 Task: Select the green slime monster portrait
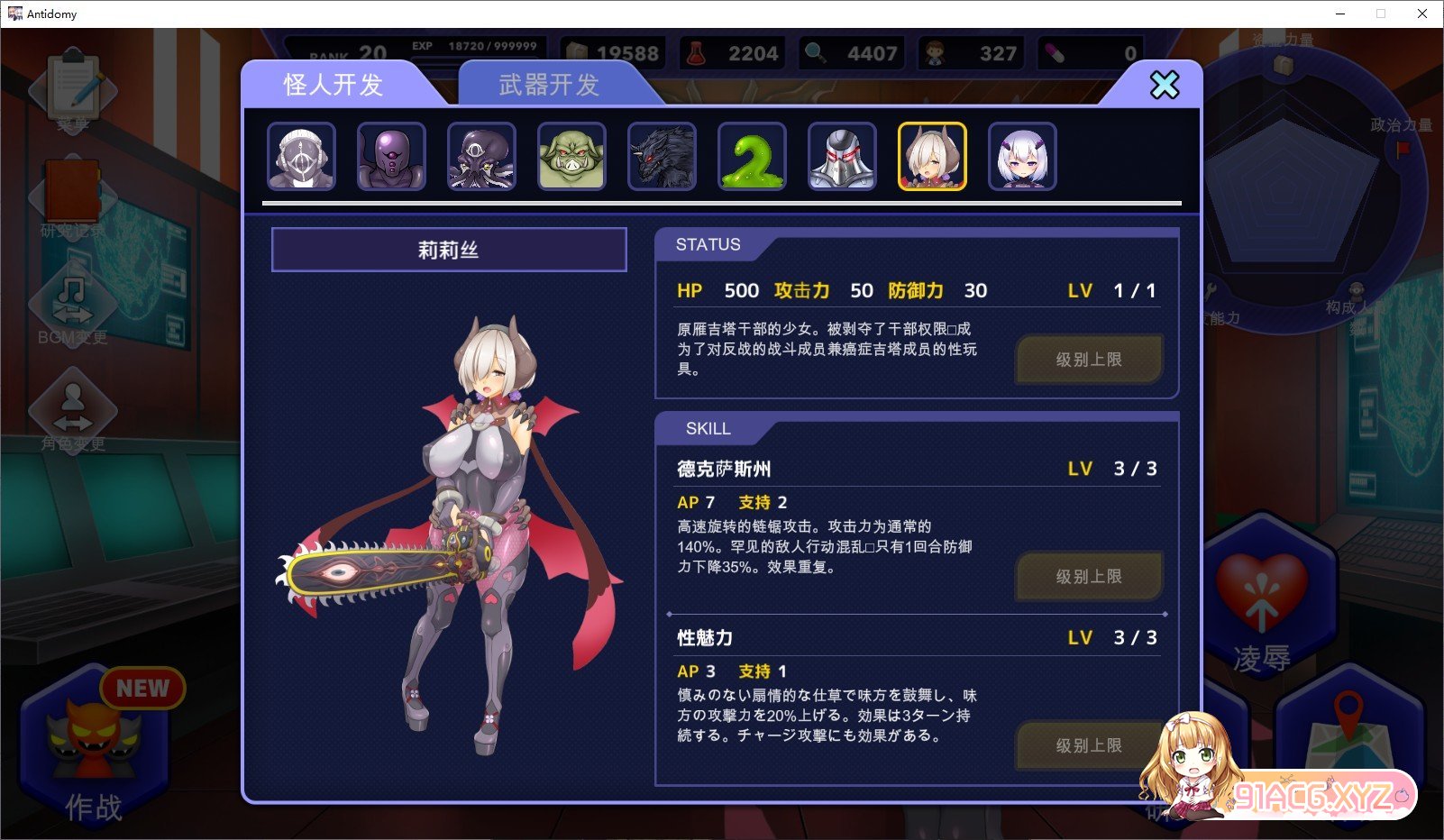tap(752, 157)
